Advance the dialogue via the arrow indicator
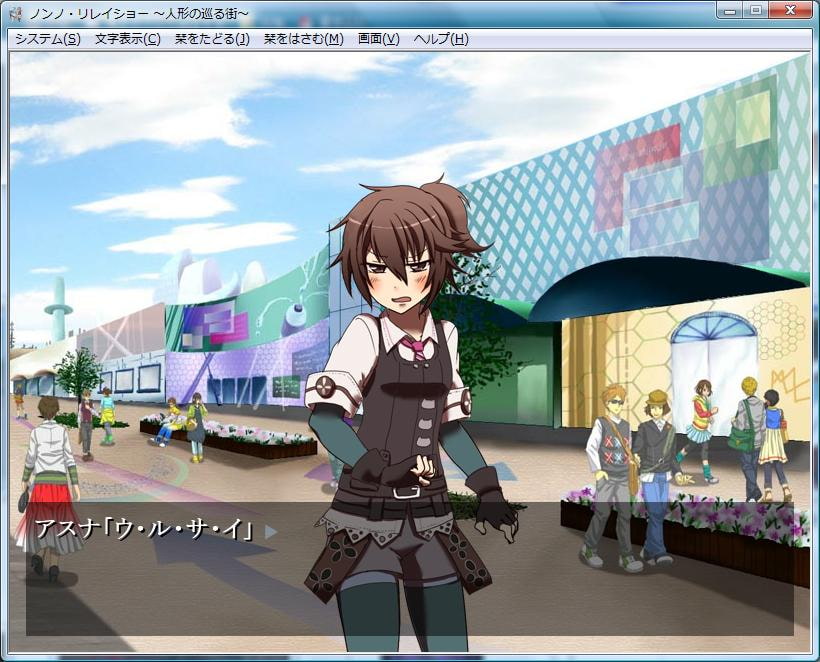820x662 pixels. 271,532
